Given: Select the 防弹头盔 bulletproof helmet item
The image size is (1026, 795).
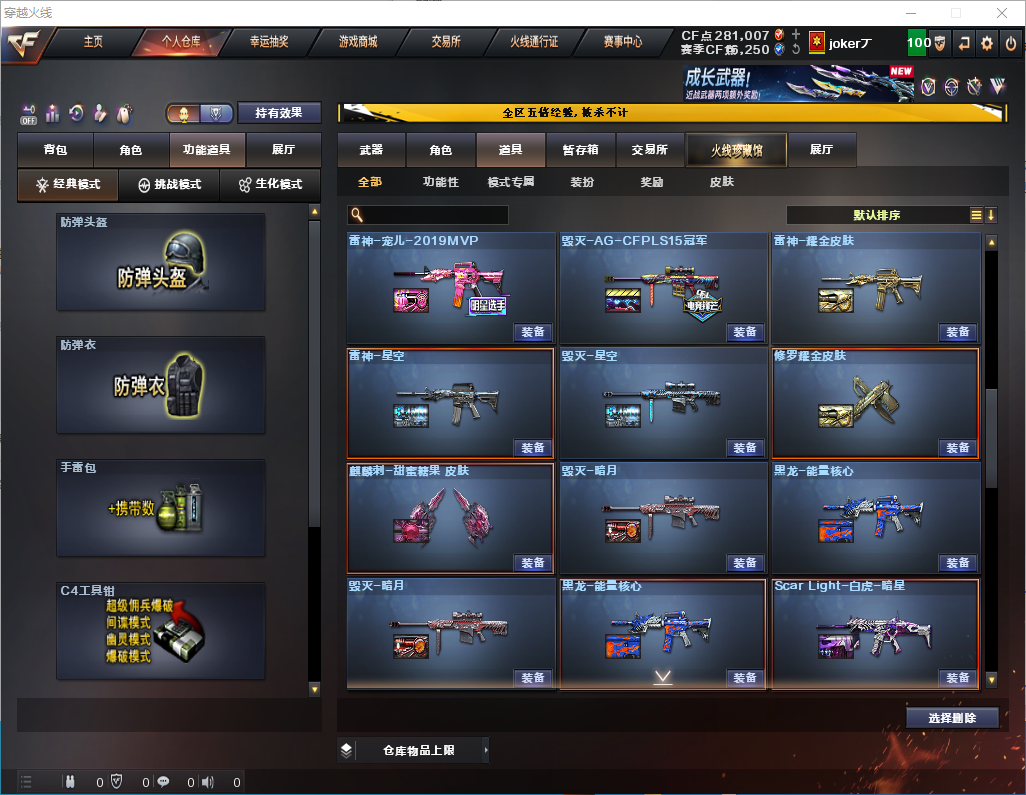Looking at the screenshot, I should (x=161, y=262).
